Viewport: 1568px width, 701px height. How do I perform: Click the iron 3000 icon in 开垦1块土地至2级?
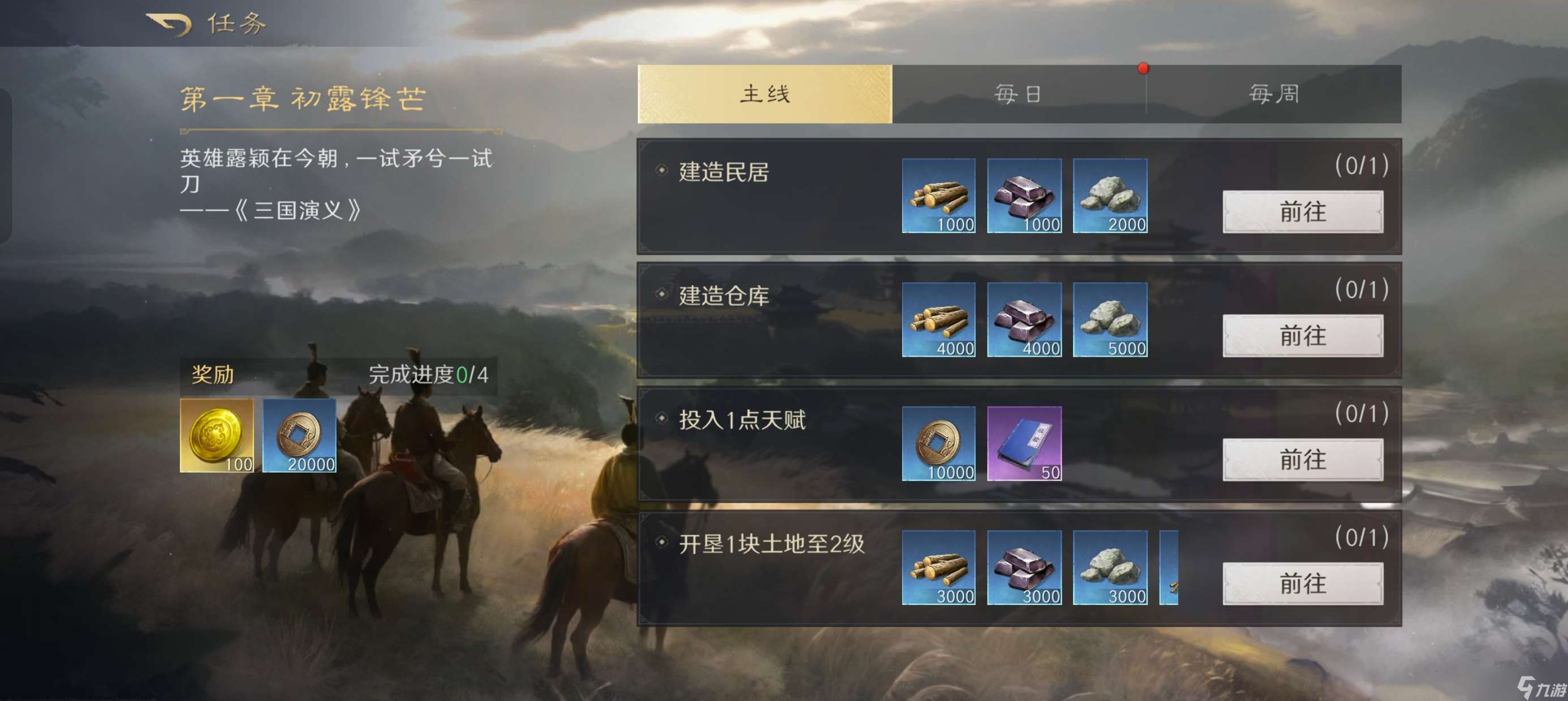pos(1024,569)
